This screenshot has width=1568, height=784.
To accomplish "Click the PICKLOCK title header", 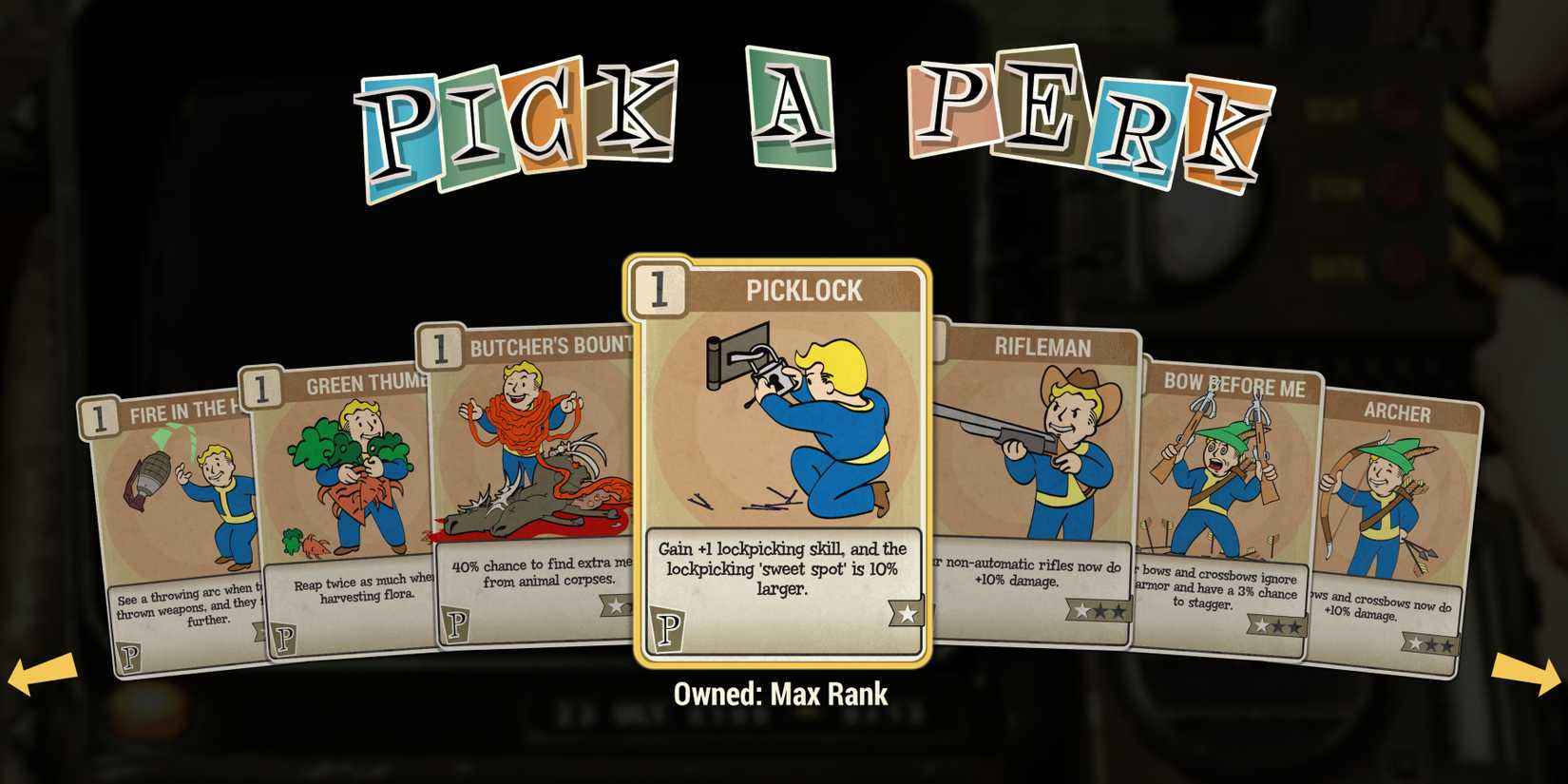I will point(806,291).
